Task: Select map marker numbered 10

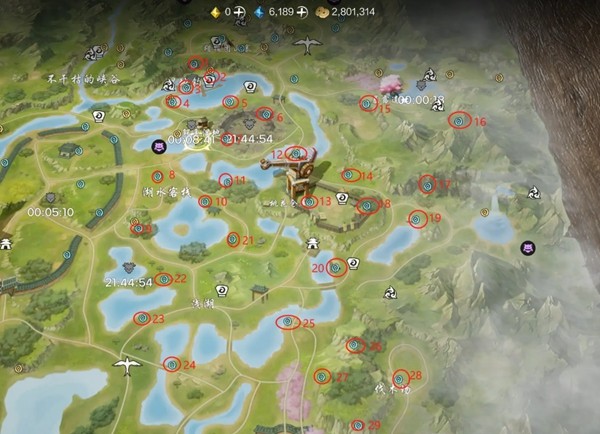Action: pos(205,201)
